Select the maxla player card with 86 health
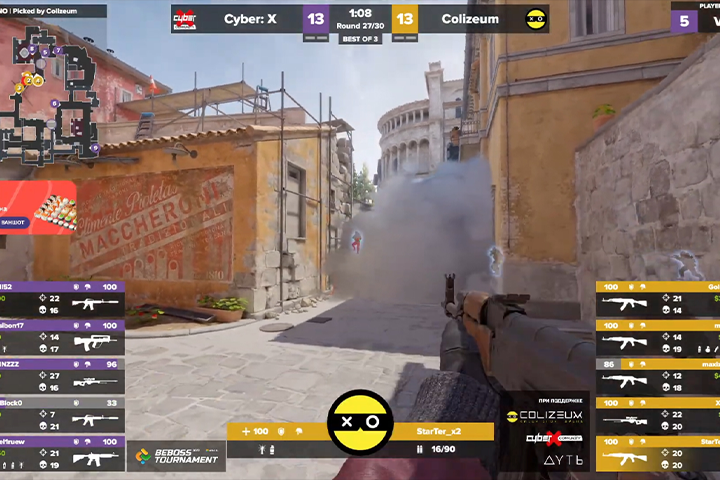 click(658, 374)
